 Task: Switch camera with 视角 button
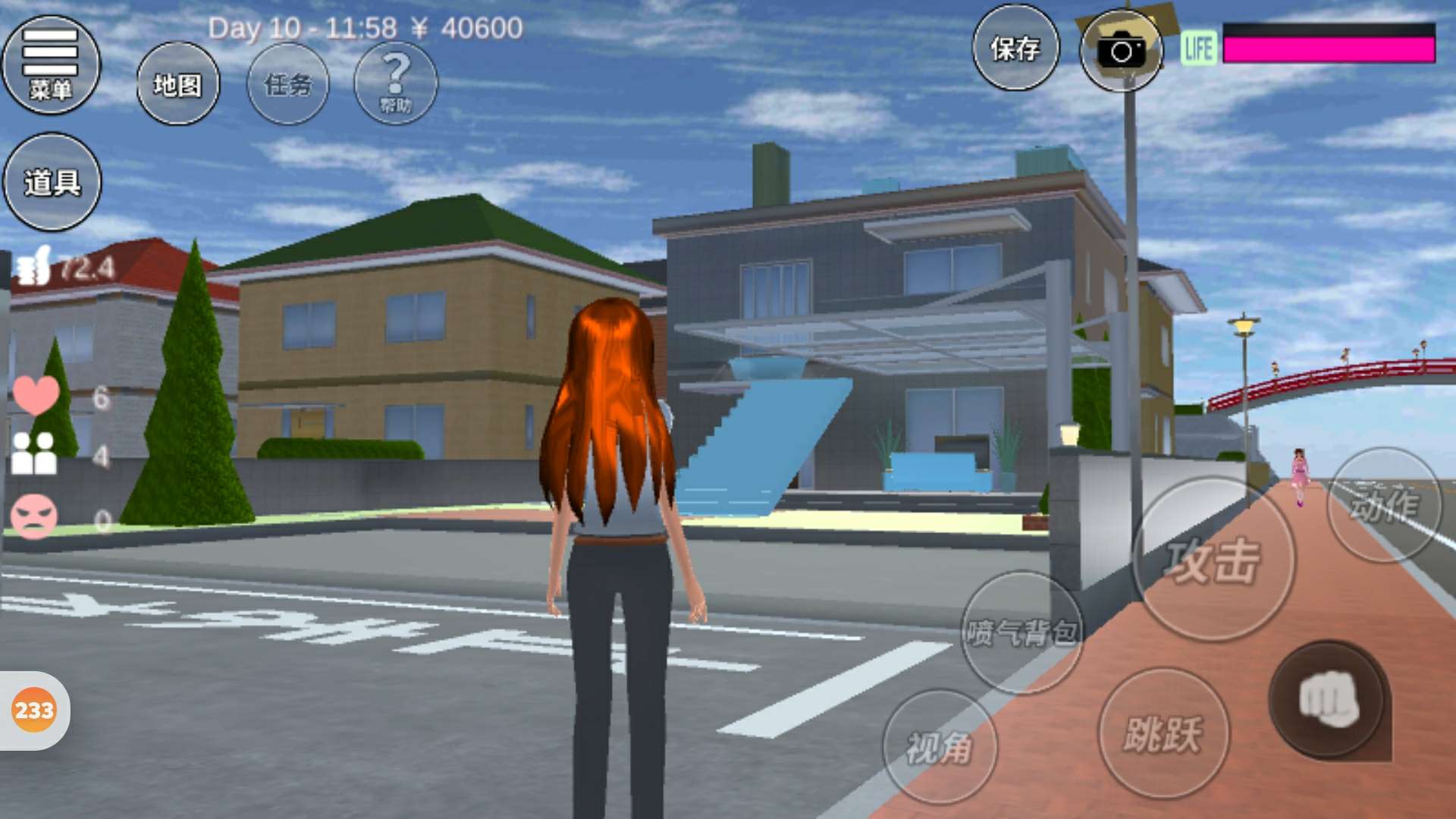[x=940, y=747]
